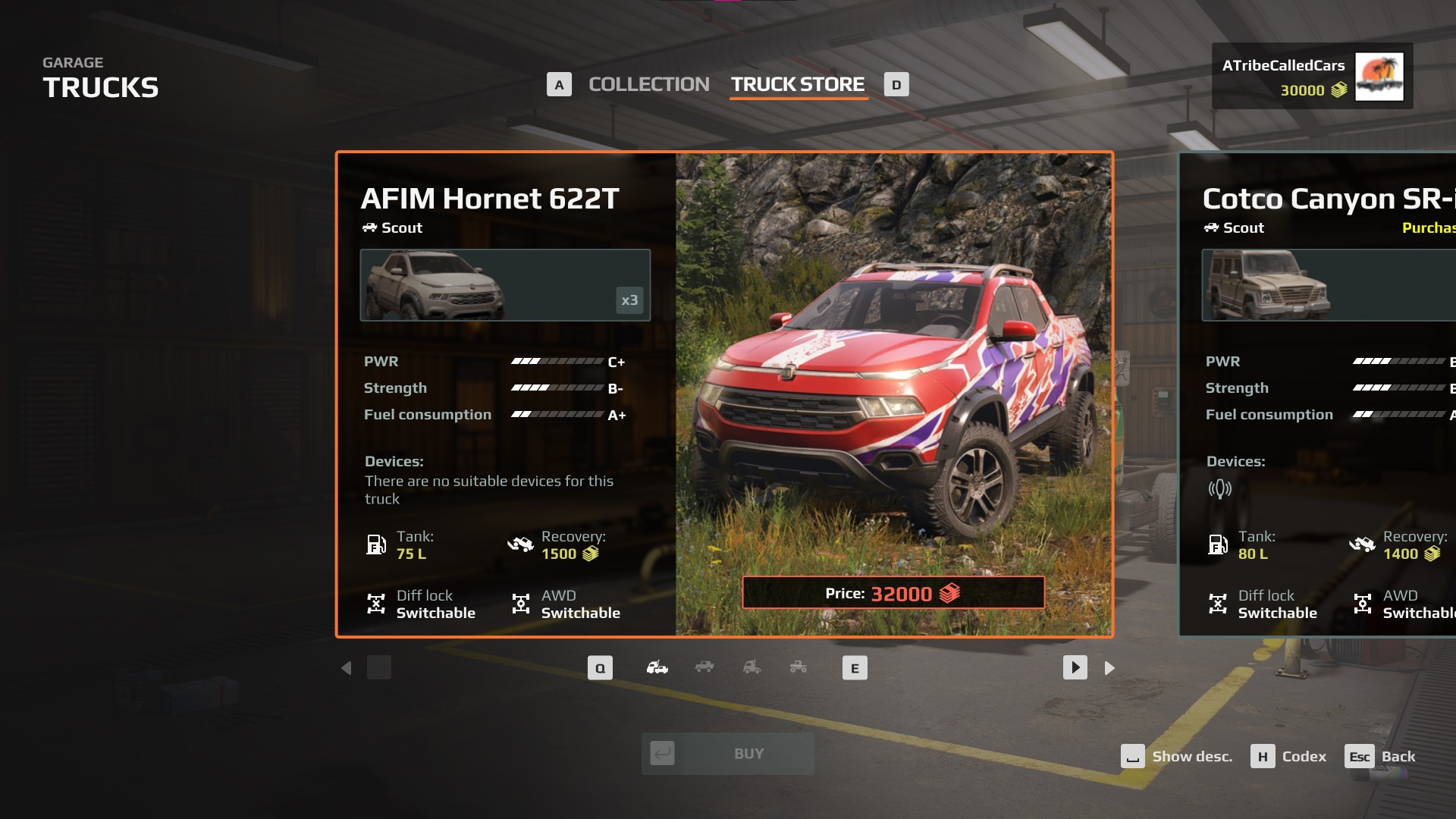Filter store by heavy truck cab icon

(x=752, y=667)
